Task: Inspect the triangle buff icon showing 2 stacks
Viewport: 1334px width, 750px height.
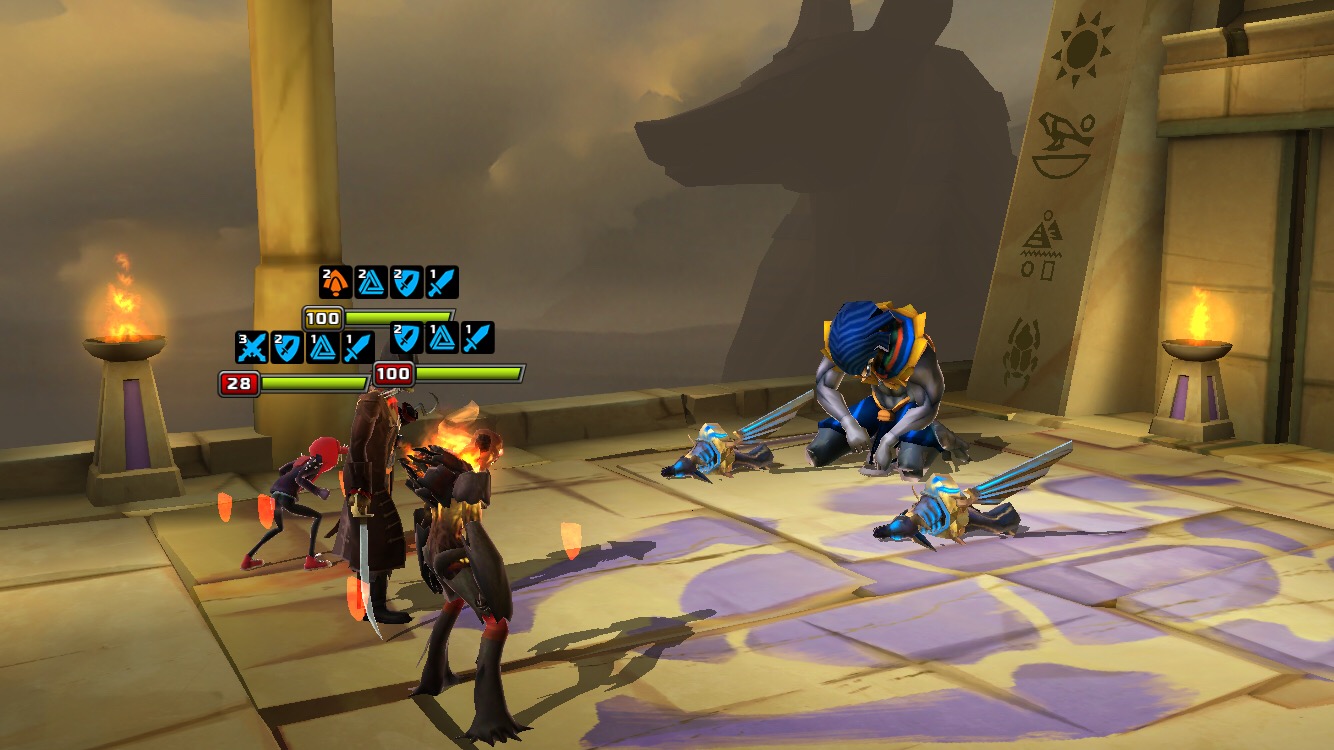Action: 371,282
